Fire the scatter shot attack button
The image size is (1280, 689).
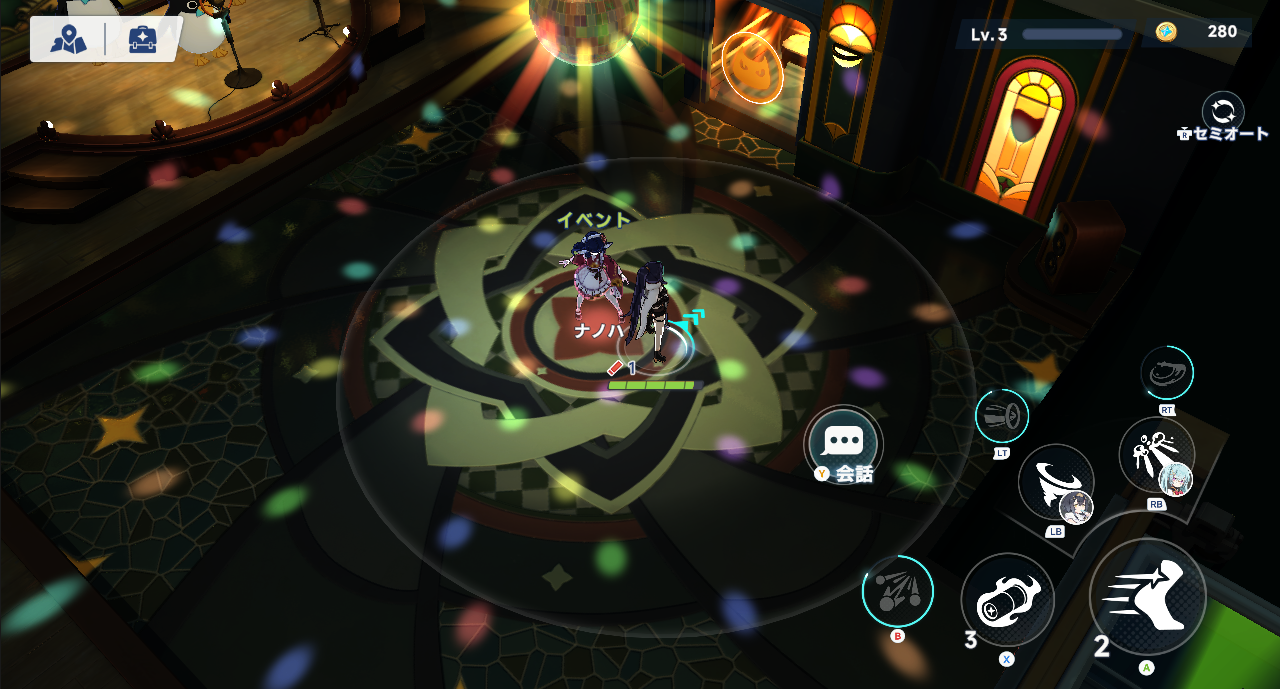coord(897,591)
